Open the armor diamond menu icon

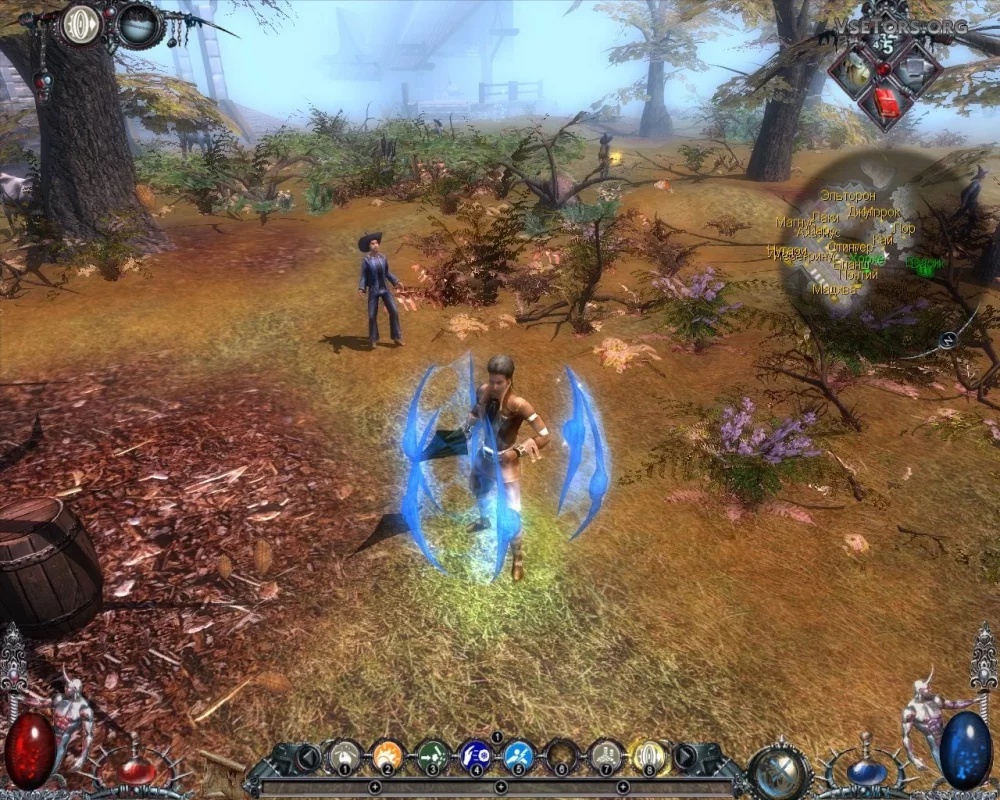914,67
